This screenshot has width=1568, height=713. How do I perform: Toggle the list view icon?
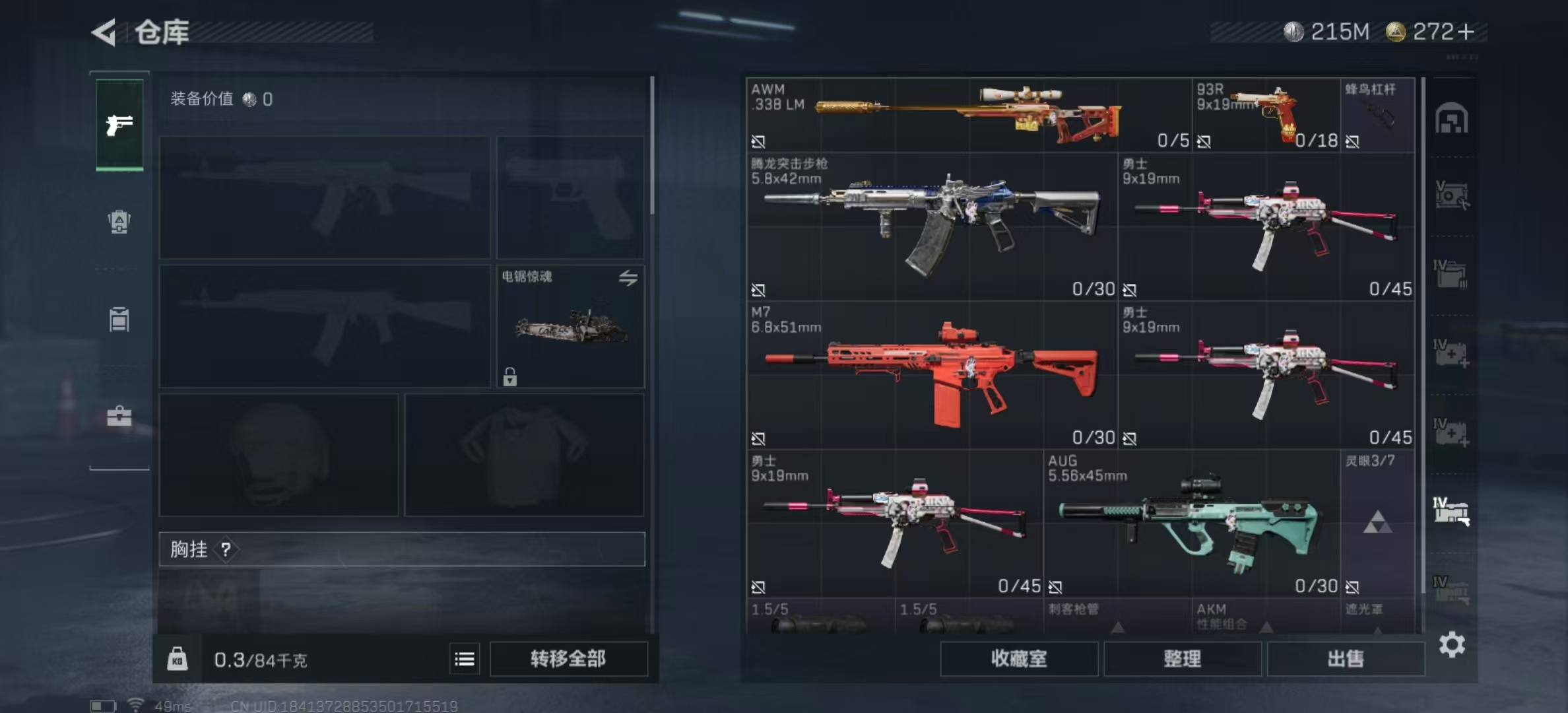coord(465,659)
